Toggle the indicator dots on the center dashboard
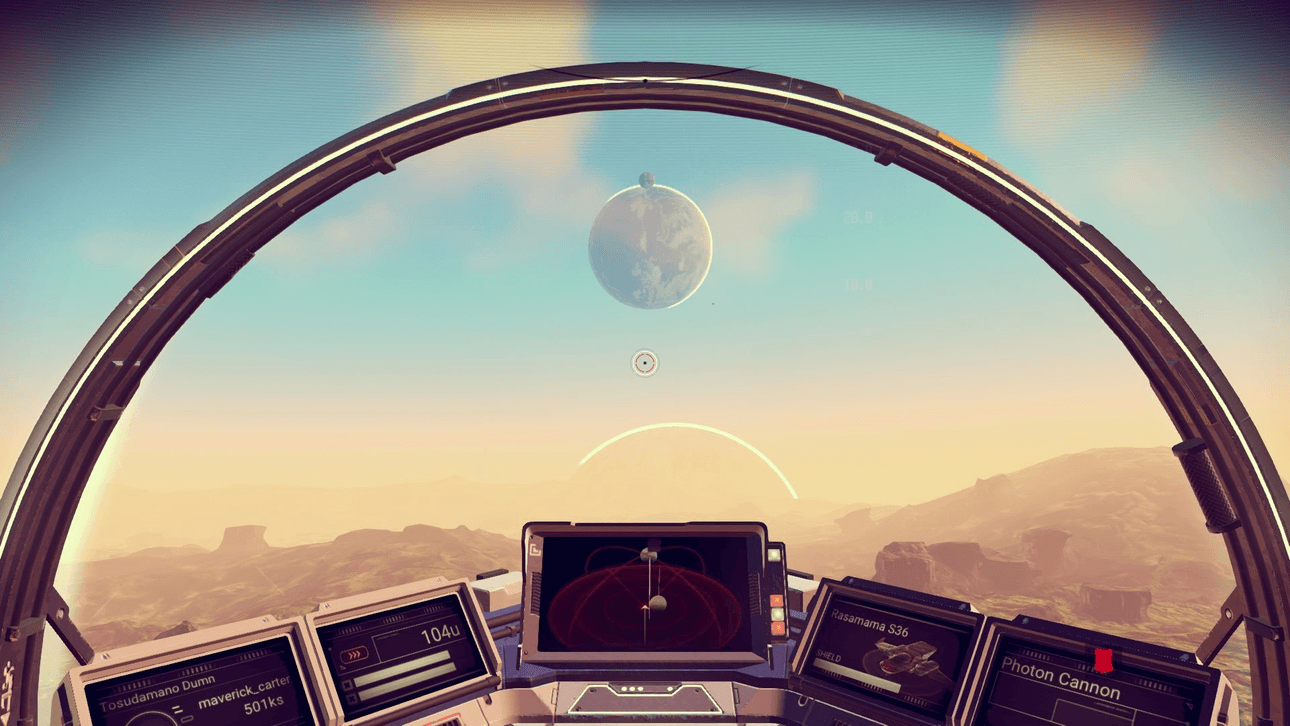 pos(633,689)
